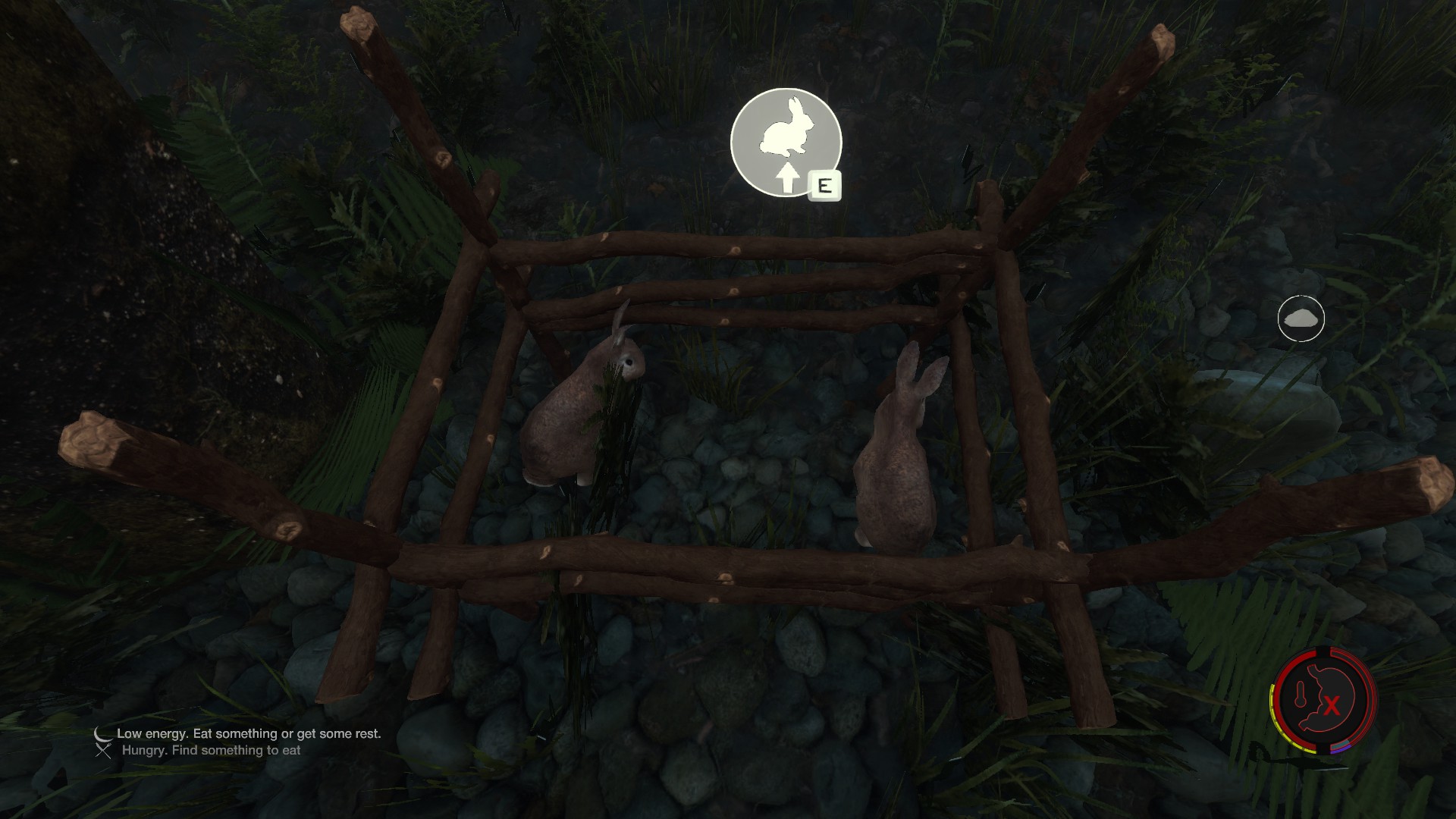
Task: Click the small rock pickup icon
Action: coord(1301,318)
